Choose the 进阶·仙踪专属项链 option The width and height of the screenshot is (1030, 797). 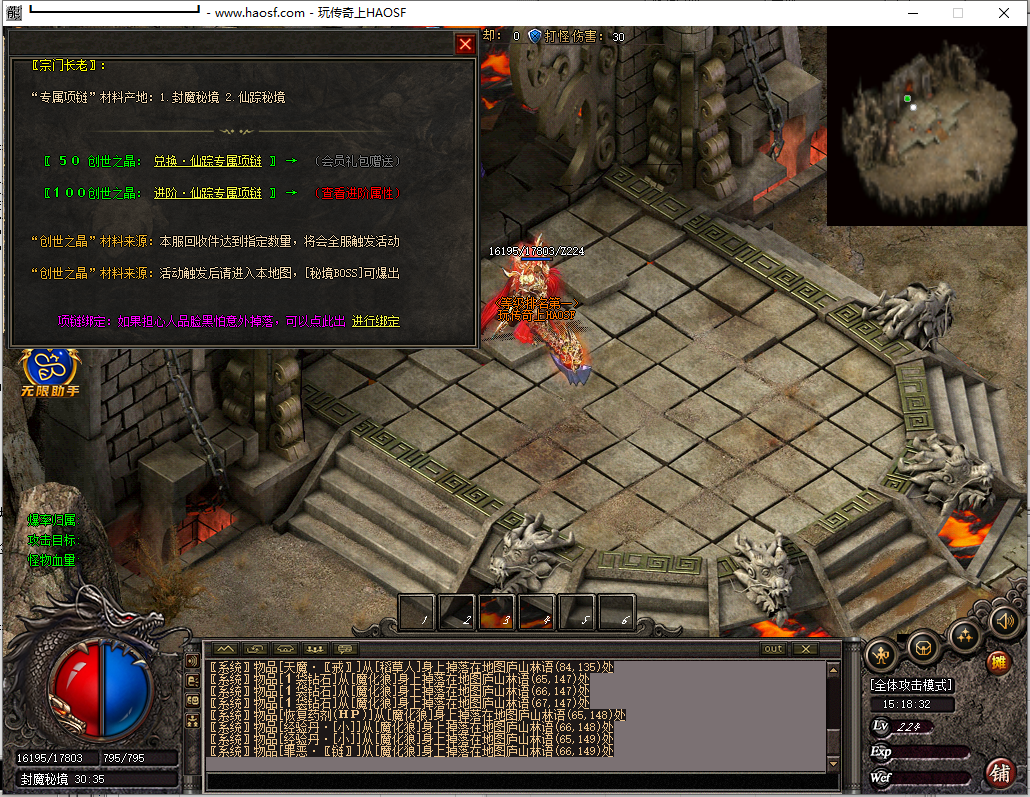click(x=208, y=193)
